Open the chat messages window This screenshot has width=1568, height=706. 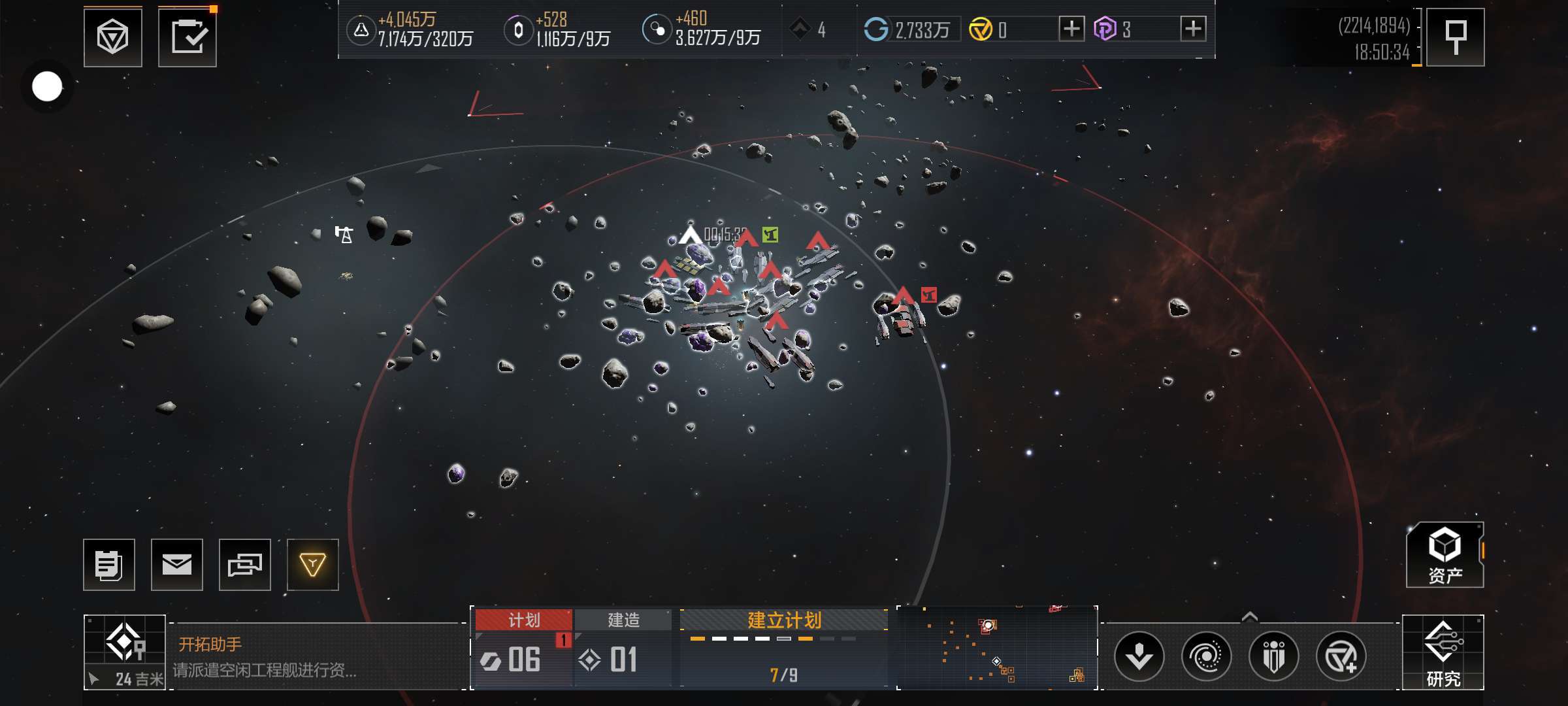click(x=245, y=565)
